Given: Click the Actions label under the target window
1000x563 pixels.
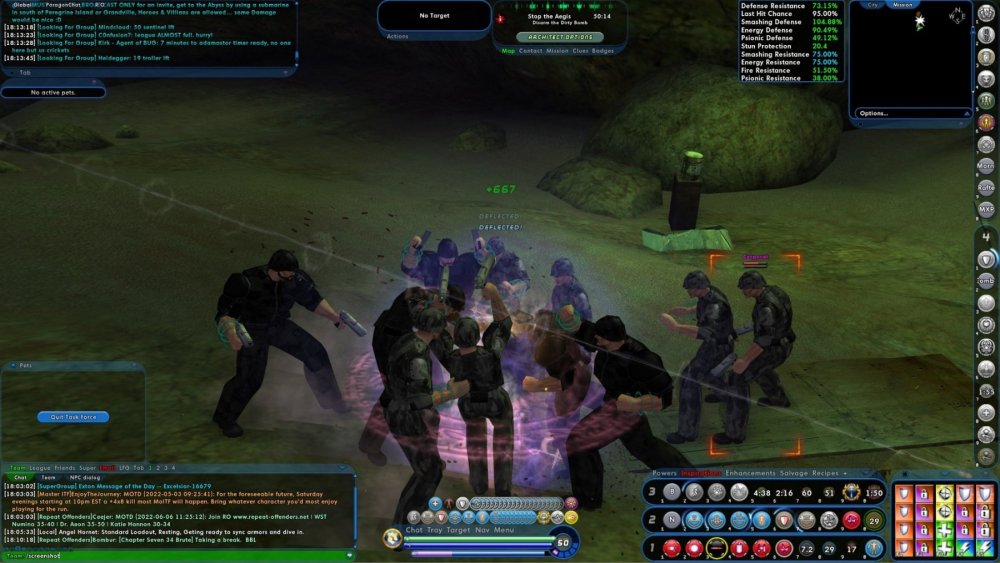Looking at the screenshot, I should click(397, 36).
